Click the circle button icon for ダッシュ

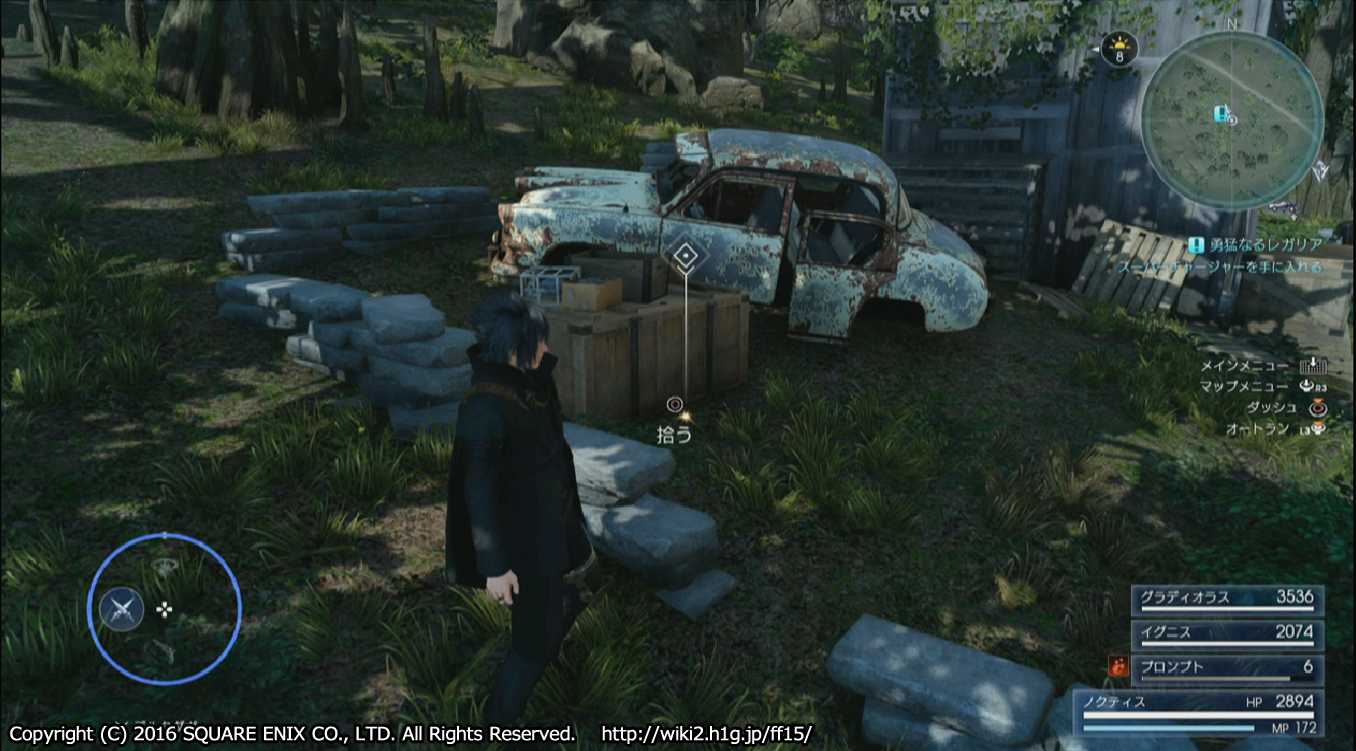pyautogui.click(x=1318, y=408)
